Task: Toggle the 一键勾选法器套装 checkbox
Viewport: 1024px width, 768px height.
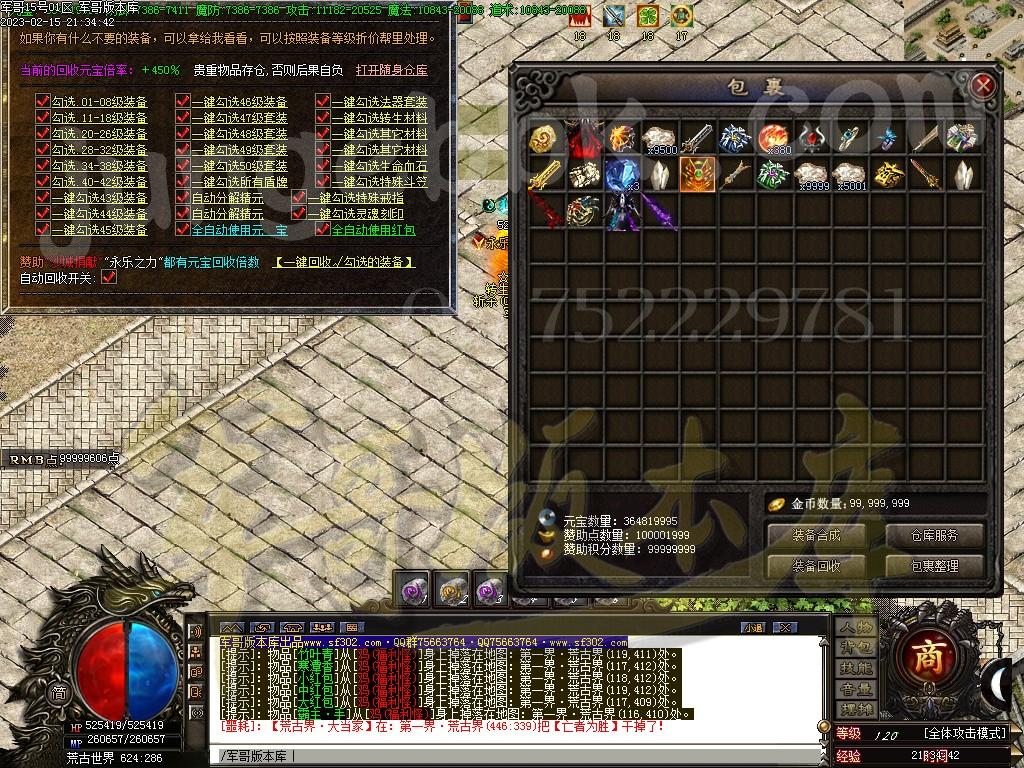Action: coord(323,102)
